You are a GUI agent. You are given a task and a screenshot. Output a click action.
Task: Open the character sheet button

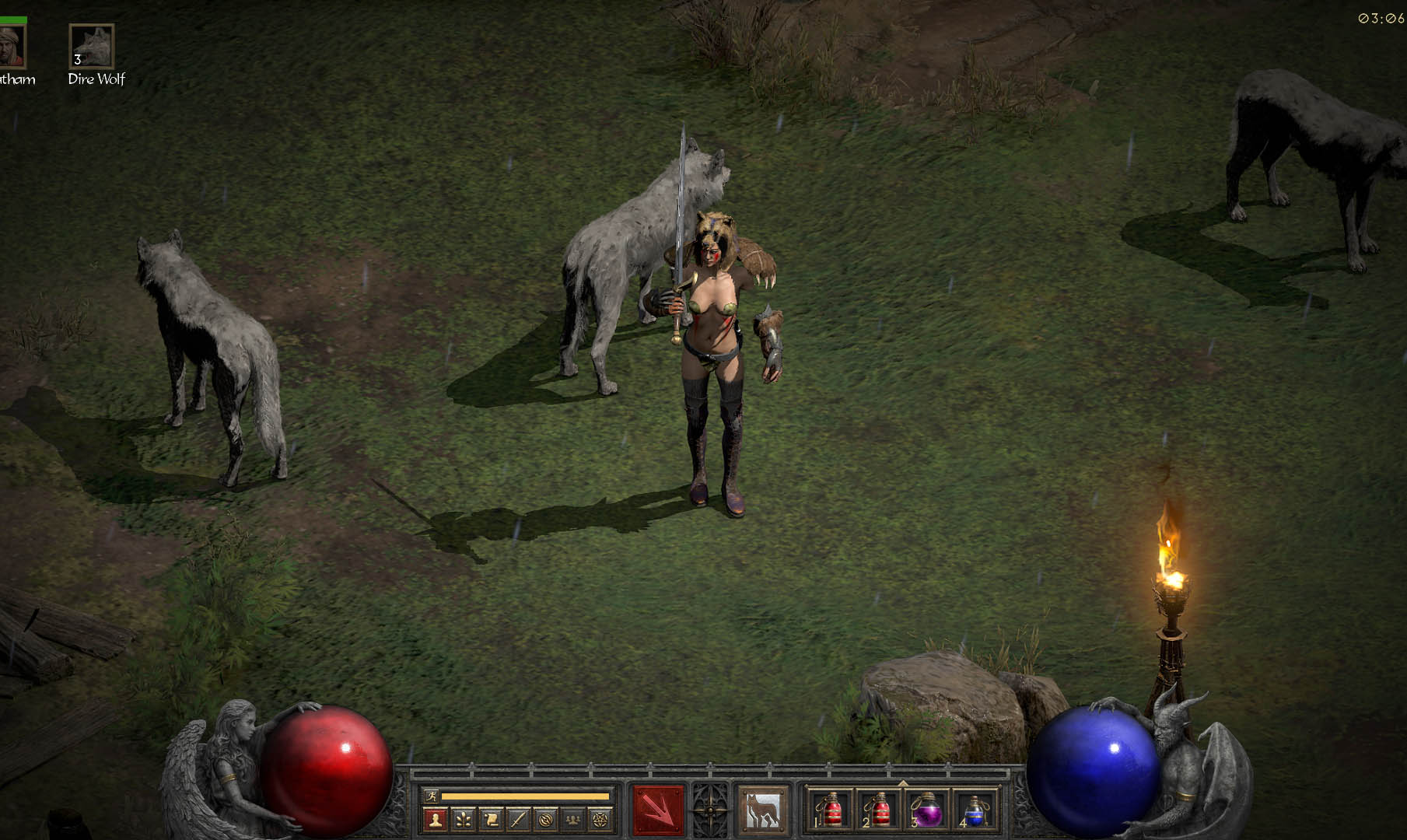436,819
